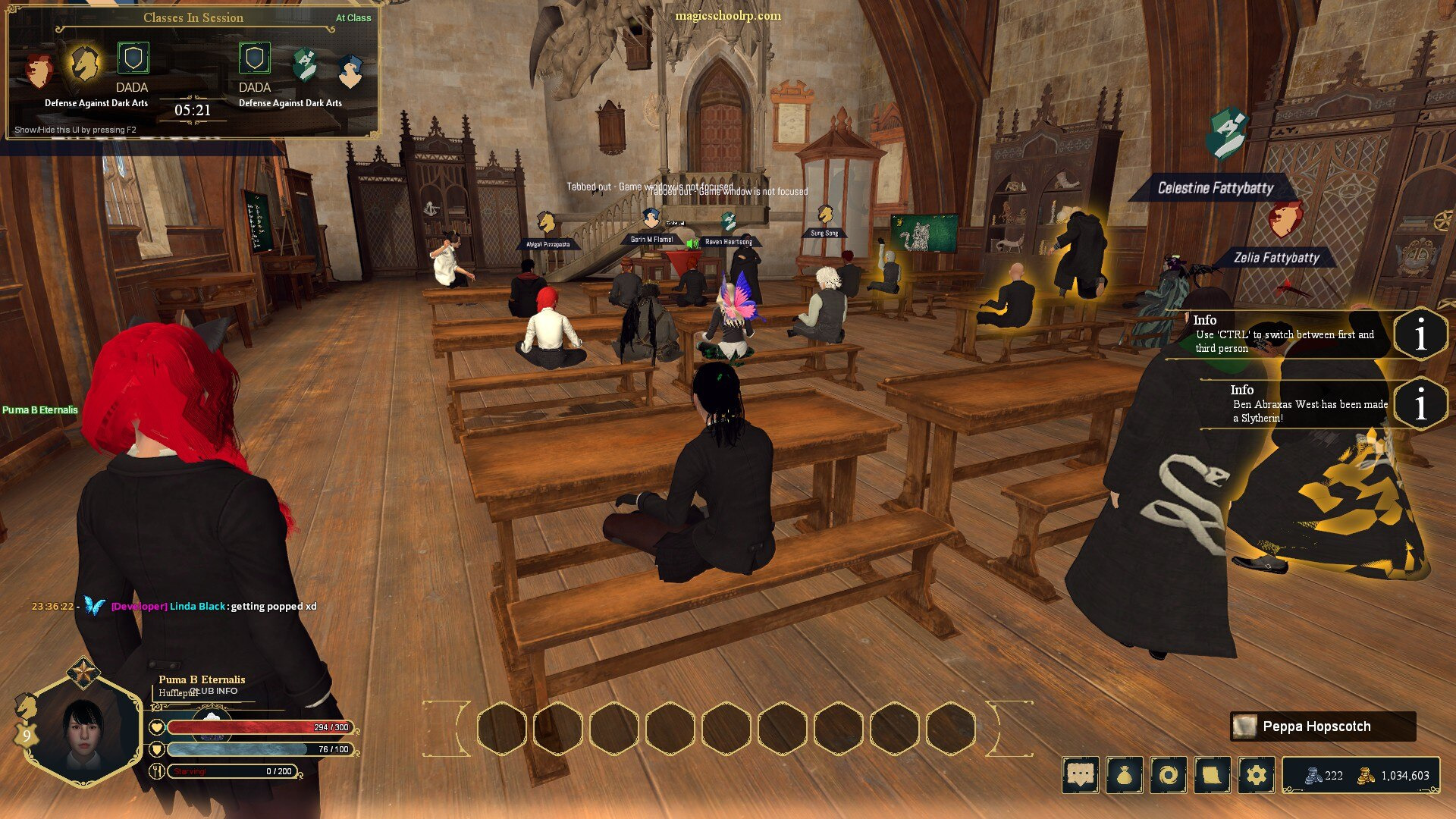1456x819 pixels.
Task: Select the glowing Hufflepuff crest in class panel
Action: pyautogui.click(x=84, y=63)
